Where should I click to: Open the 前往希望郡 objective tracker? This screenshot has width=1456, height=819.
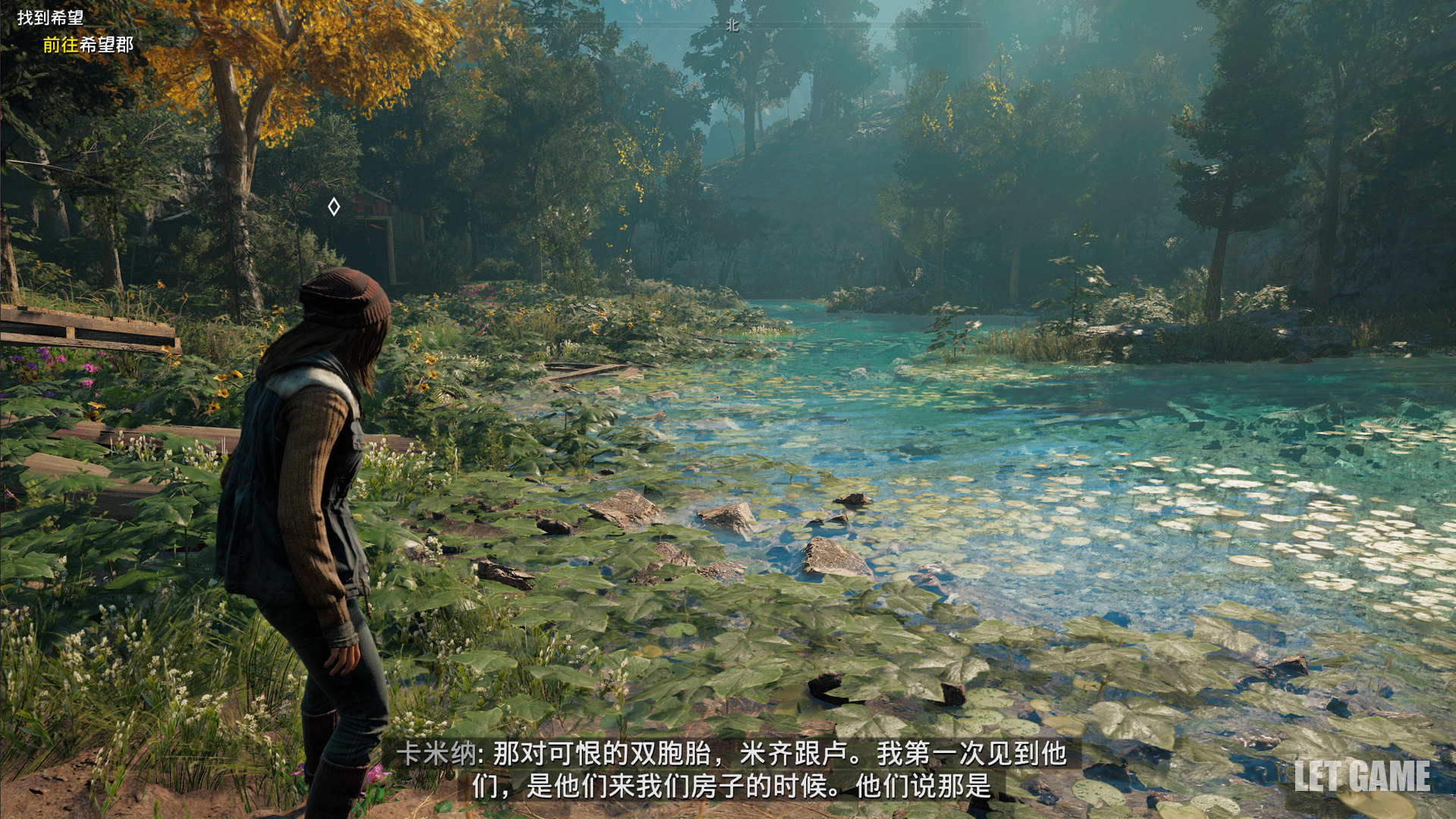coord(88,45)
